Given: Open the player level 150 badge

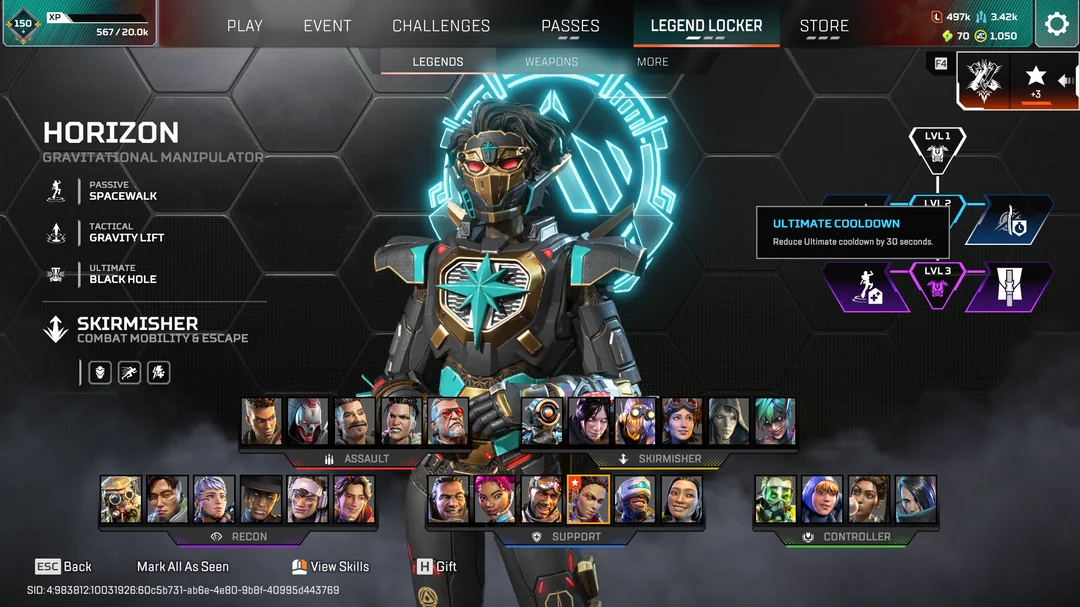Looking at the screenshot, I should point(23,24).
